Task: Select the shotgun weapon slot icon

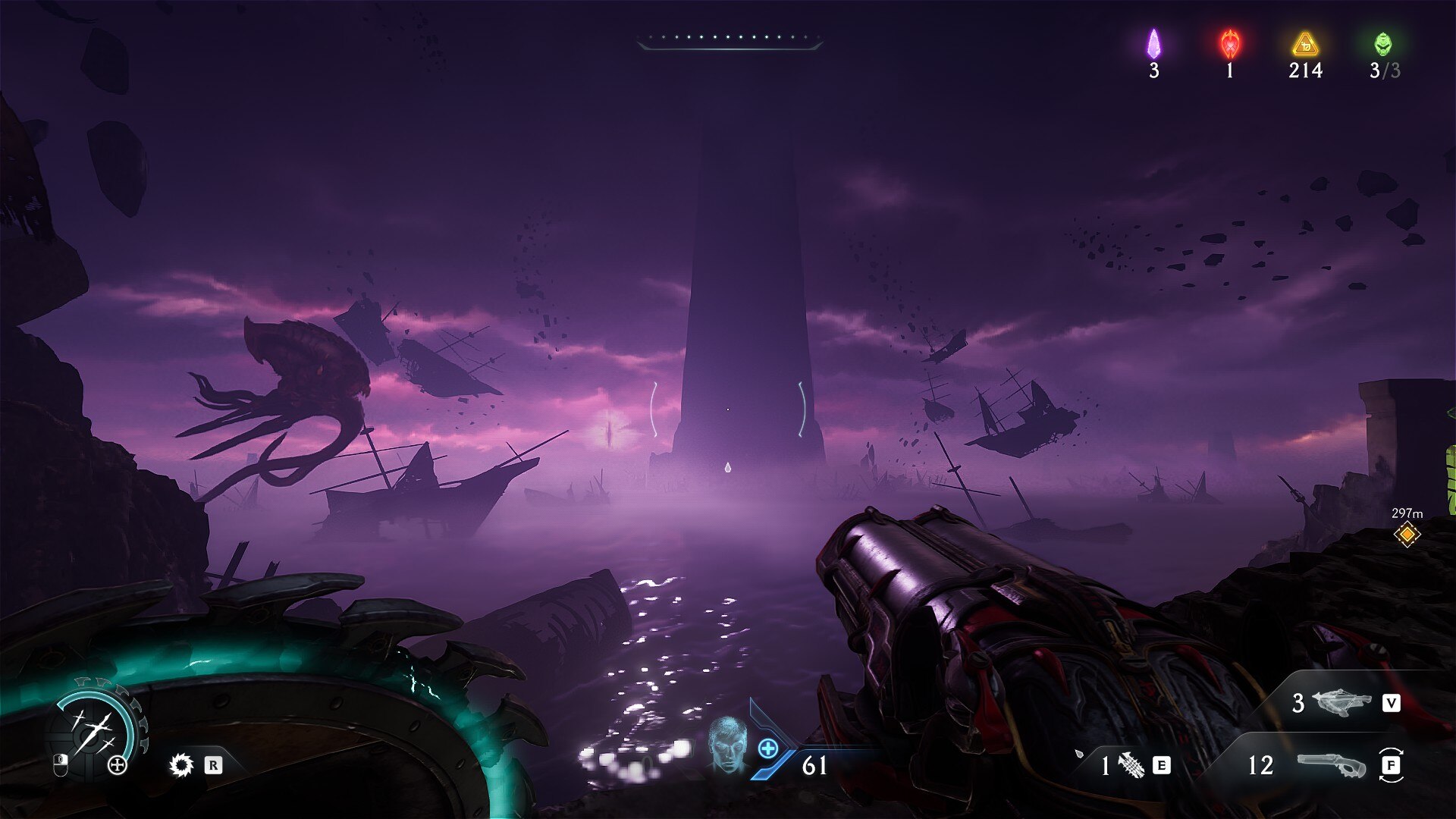Action: pyautogui.click(x=1331, y=765)
